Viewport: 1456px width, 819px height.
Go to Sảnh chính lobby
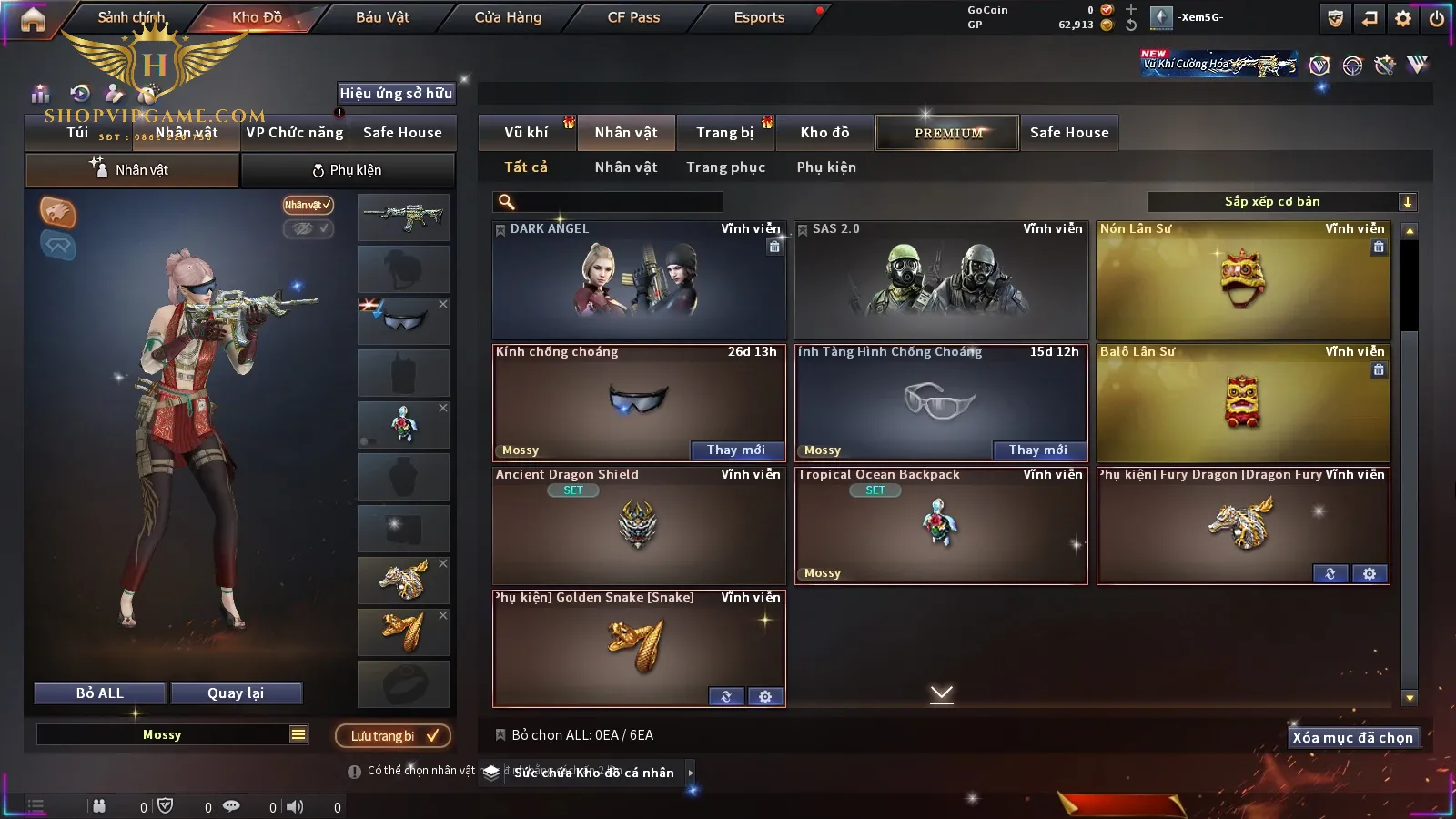(x=132, y=17)
